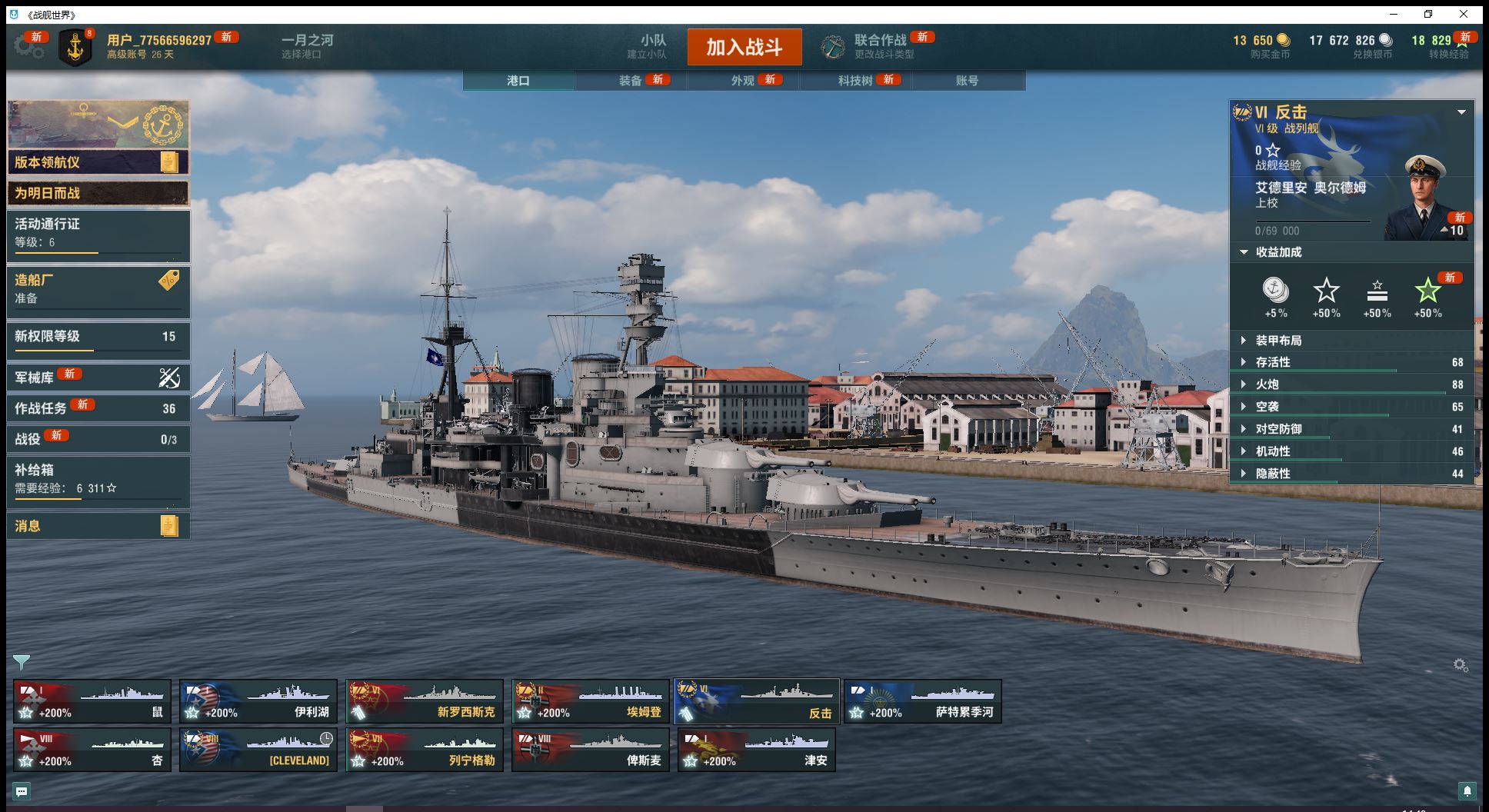1489x812 pixels.
Task: Select the 账号 tab
Action: click(967, 81)
